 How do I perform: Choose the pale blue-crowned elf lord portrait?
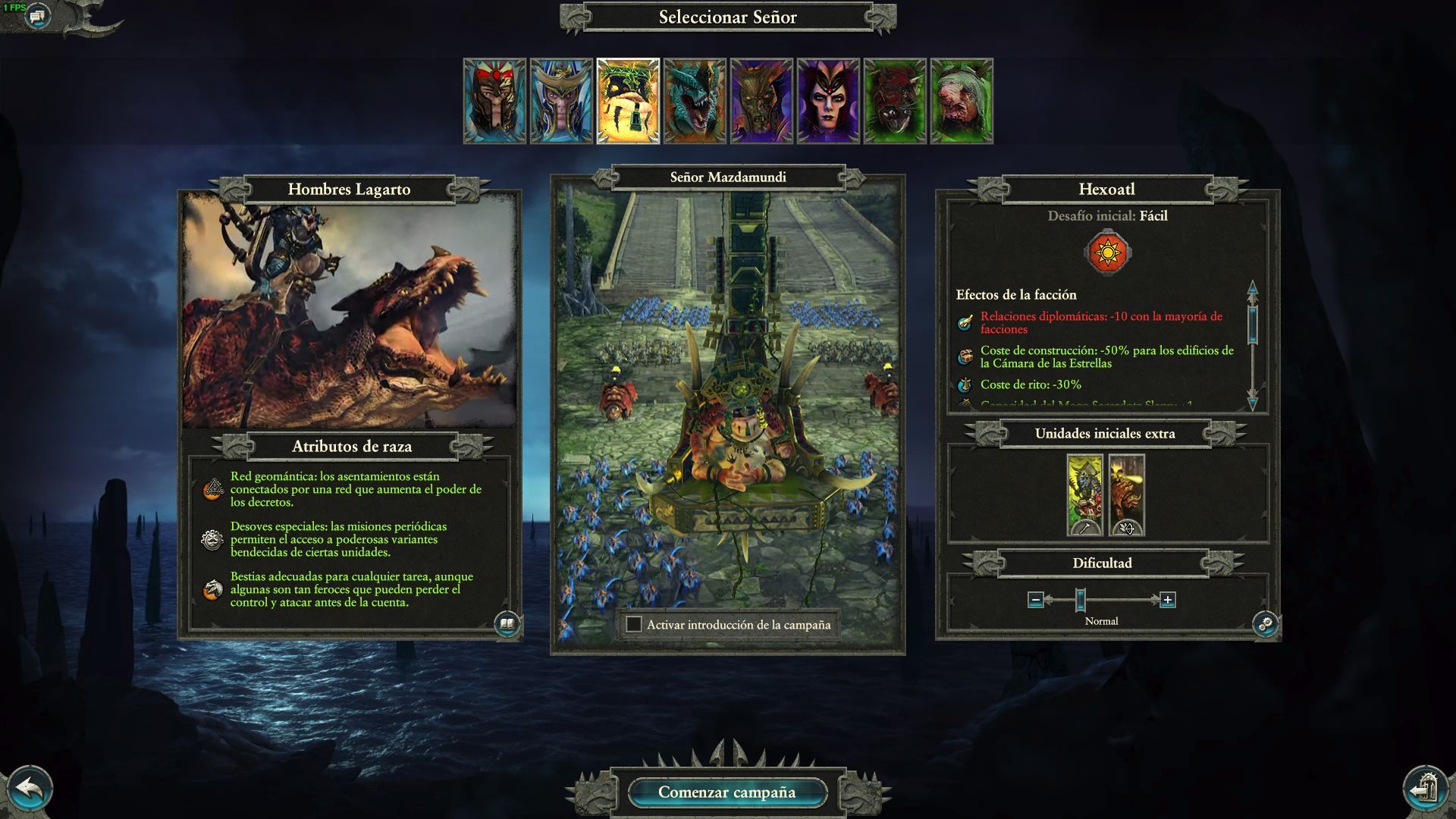(x=561, y=101)
